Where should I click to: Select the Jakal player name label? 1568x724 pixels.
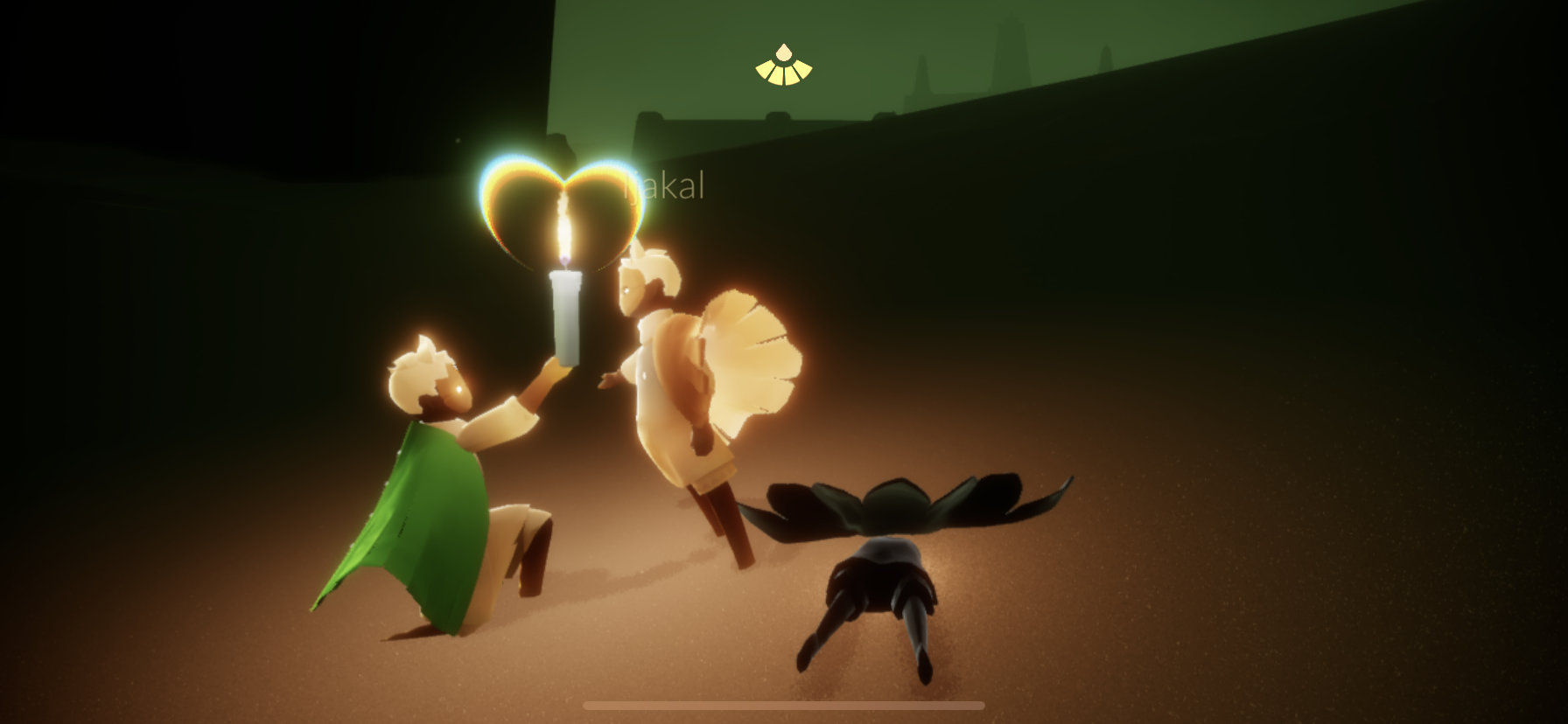(666, 186)
